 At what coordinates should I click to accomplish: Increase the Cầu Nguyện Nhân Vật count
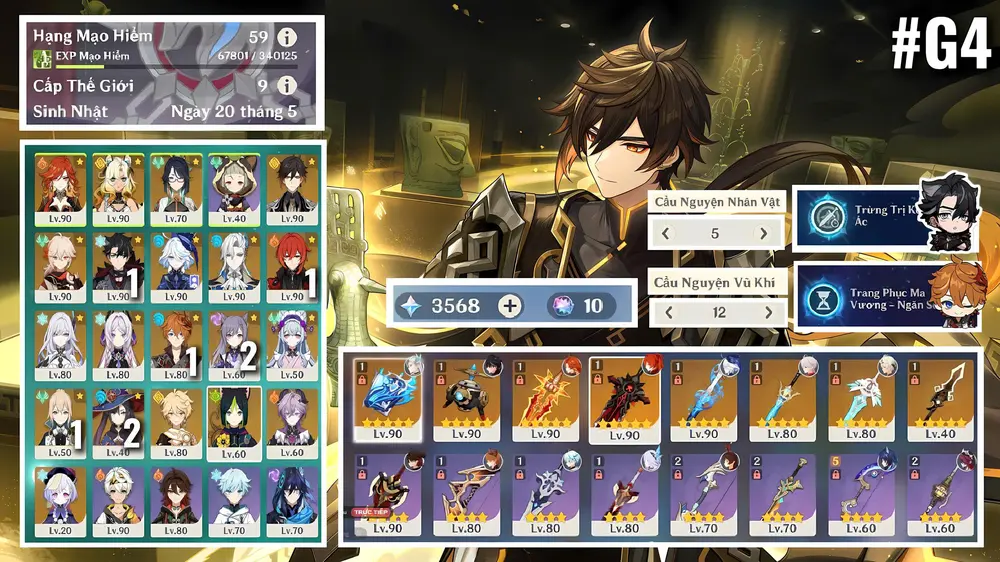764,234
